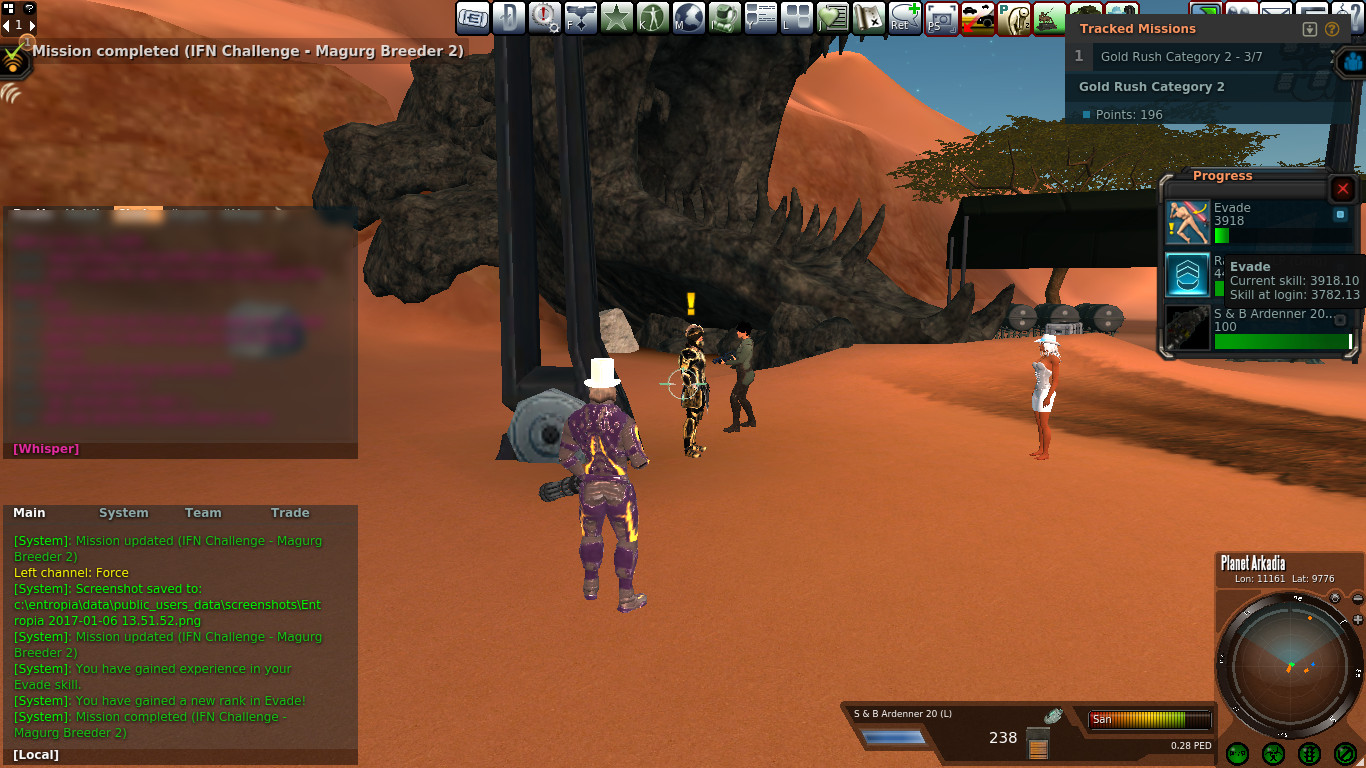Click the Local chat input line
The image size is (1366, 768).
click(180, 755)
